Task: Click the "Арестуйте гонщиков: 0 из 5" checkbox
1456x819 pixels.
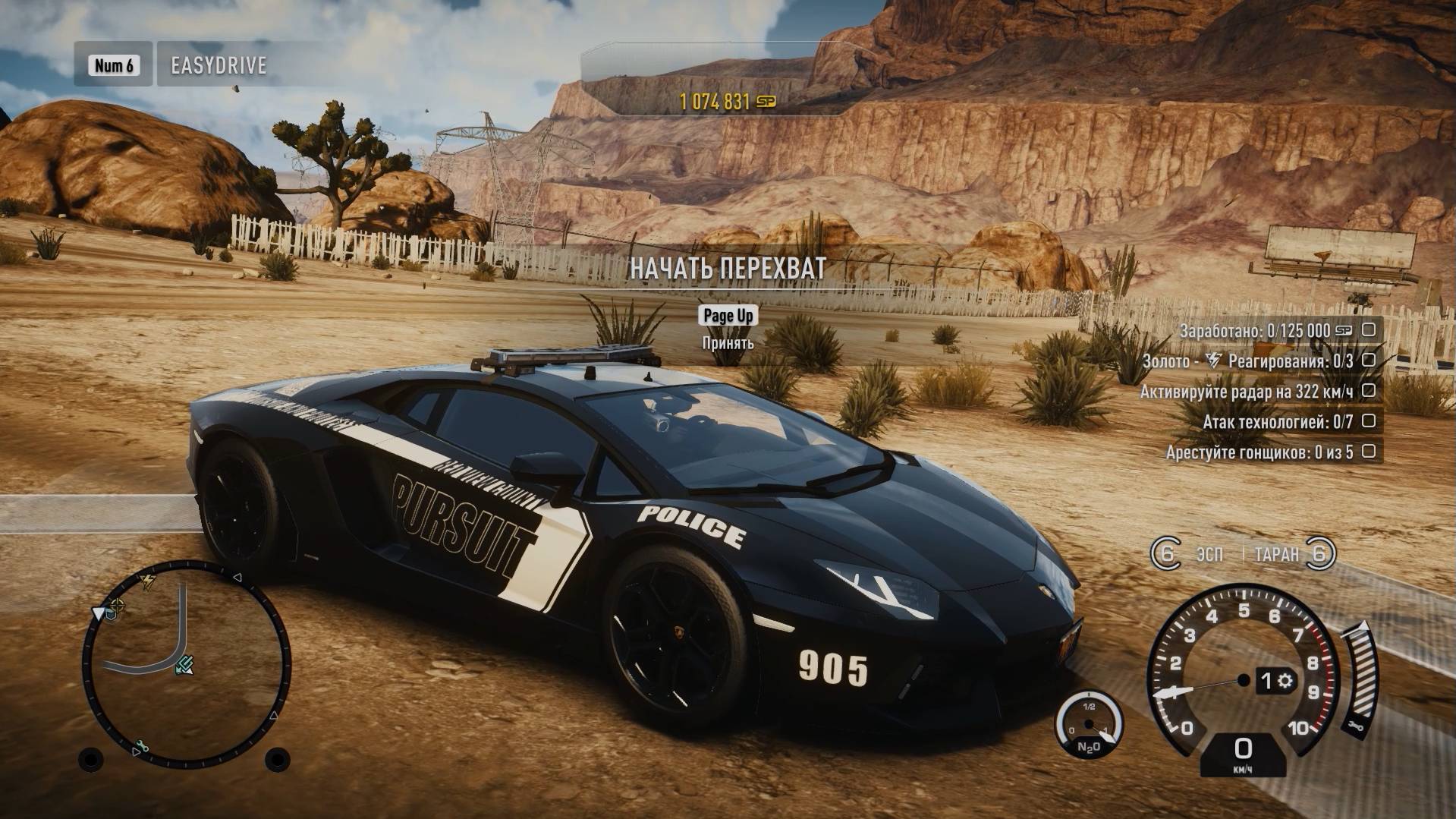Action: pyautogui.click(x=1368, y=452)
